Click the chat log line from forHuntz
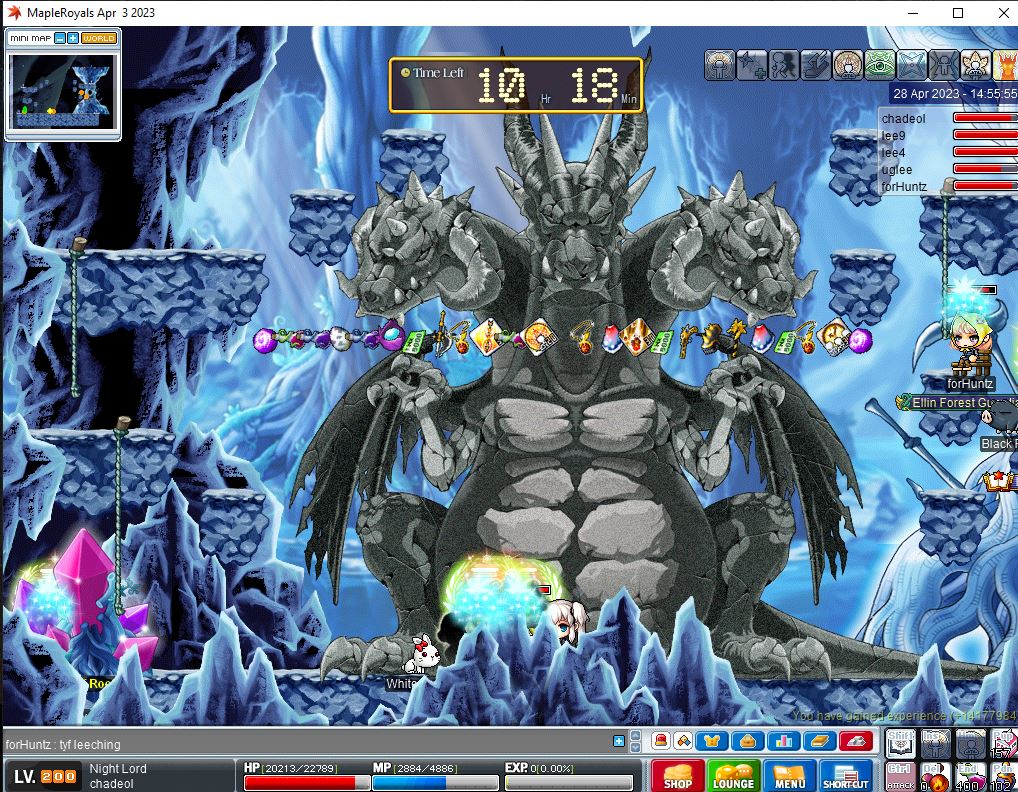Viewport: 1018px width, 792px height. coord(63,745)
